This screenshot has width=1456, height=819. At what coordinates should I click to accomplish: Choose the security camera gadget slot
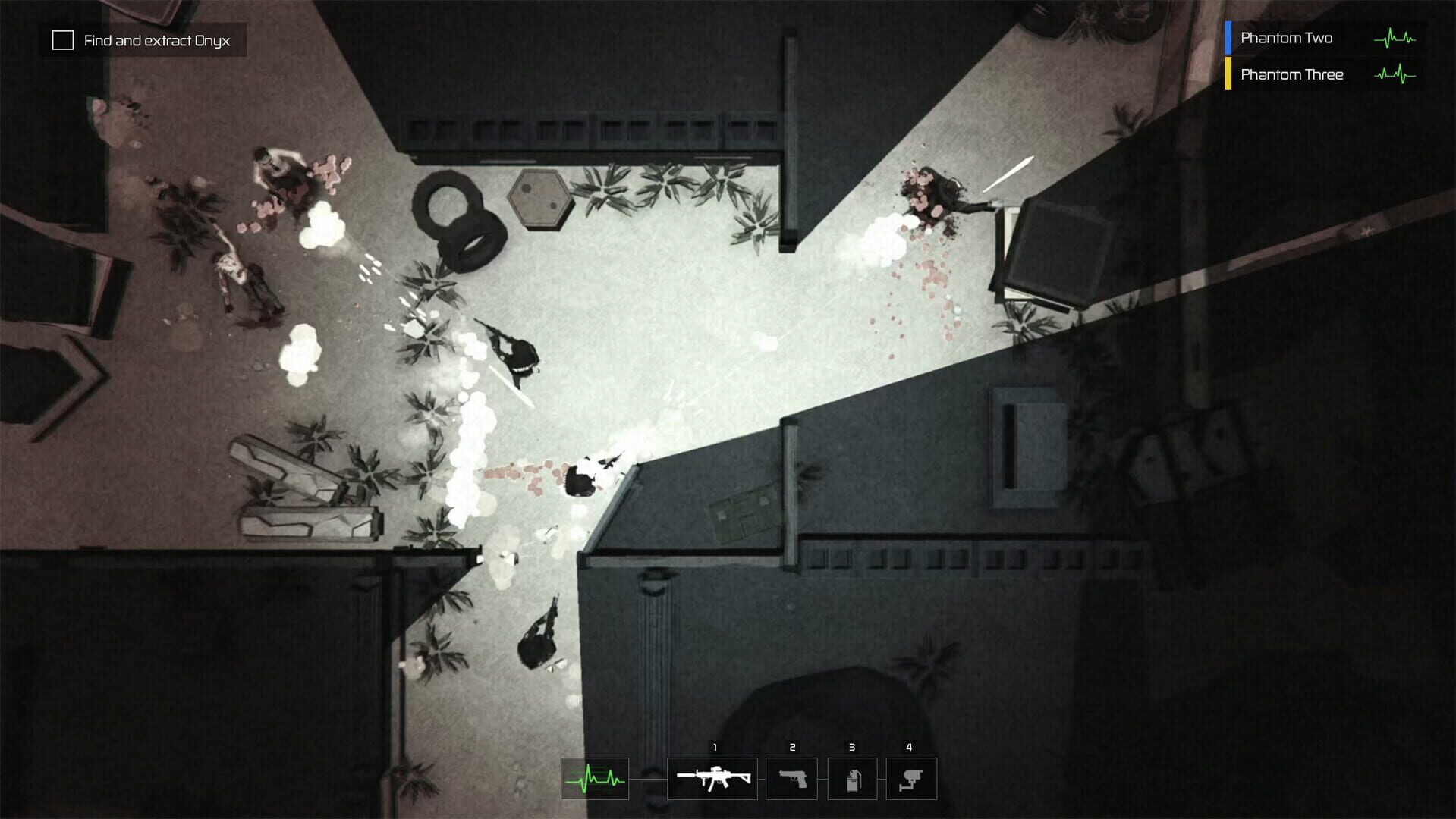coord(911,778)
